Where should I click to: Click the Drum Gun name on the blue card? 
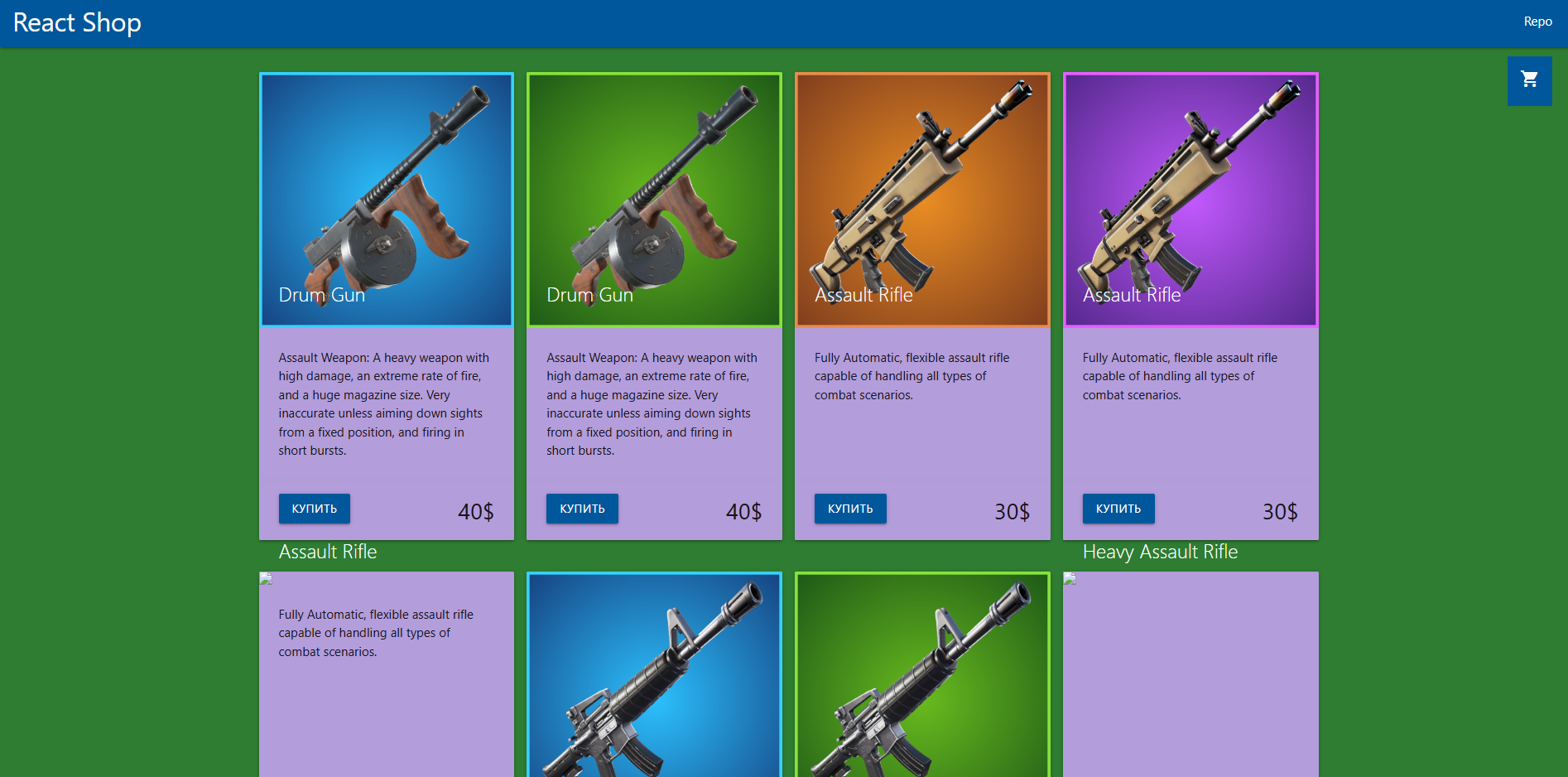pyautogui.click(x=321, y=295)
